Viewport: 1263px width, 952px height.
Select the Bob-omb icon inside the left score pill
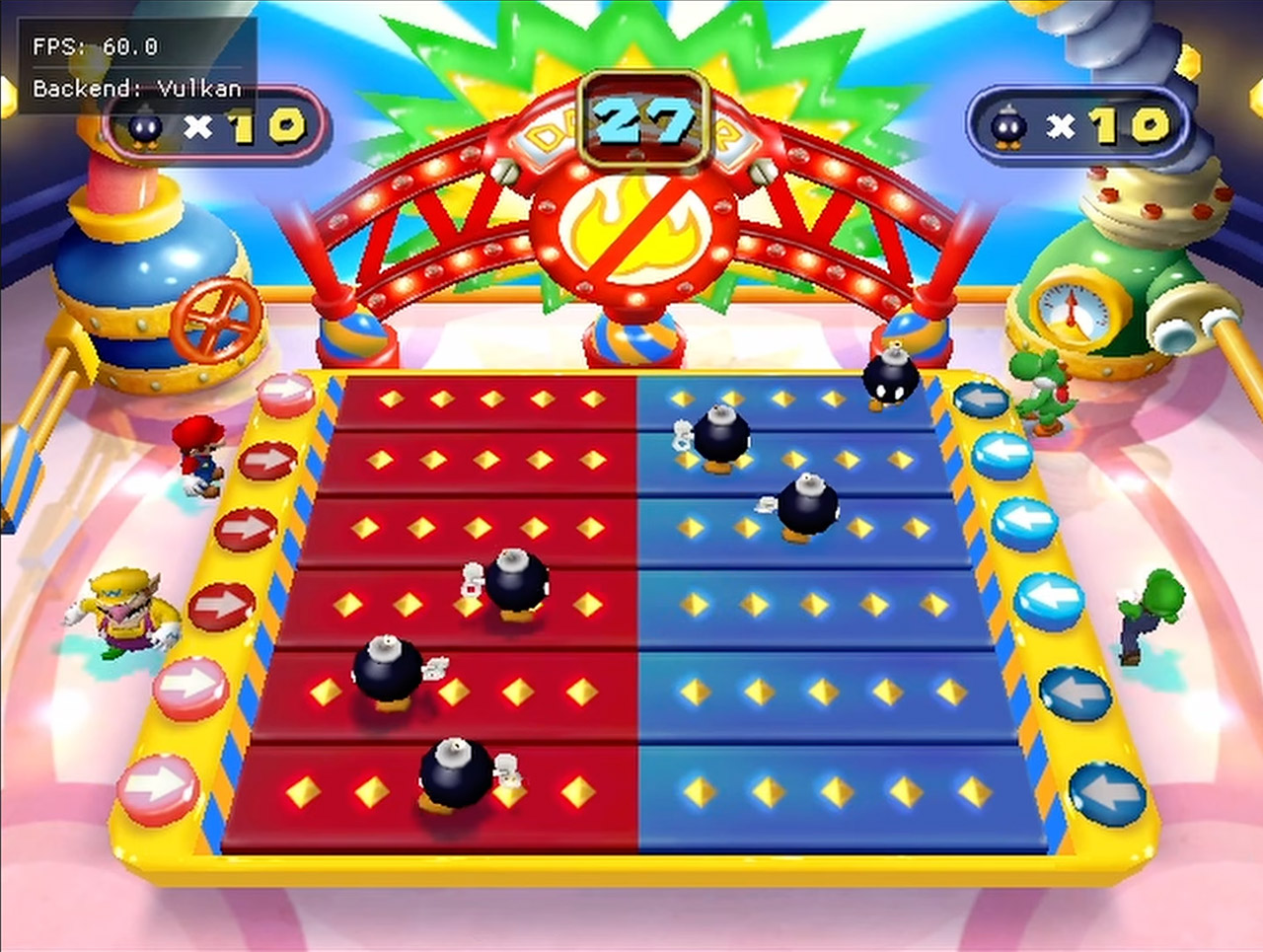[148, 130]
